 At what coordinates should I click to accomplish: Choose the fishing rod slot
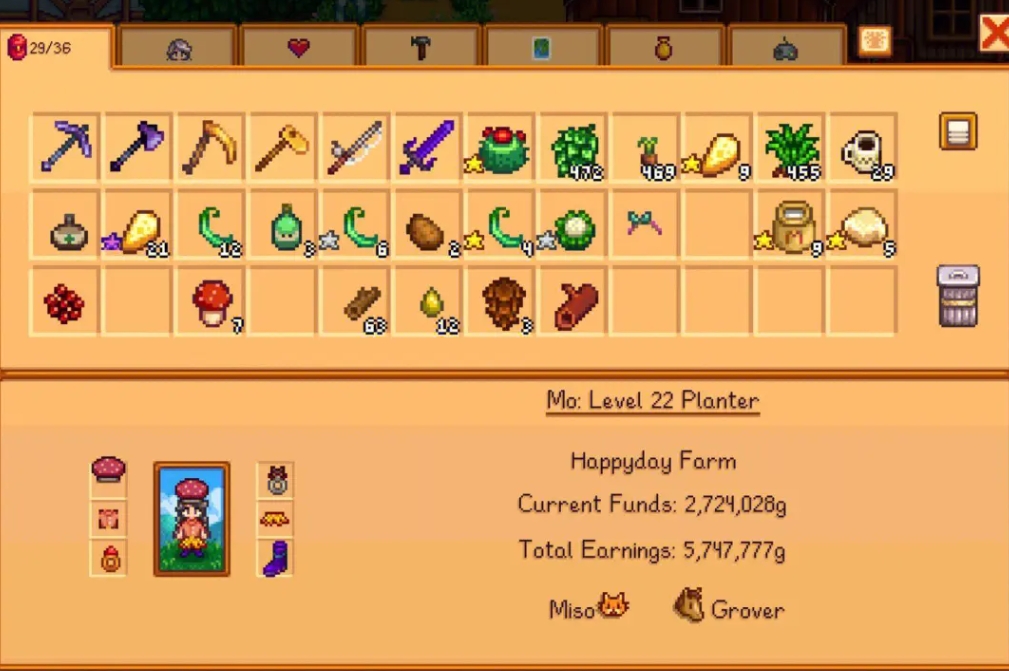coord(355,147)
